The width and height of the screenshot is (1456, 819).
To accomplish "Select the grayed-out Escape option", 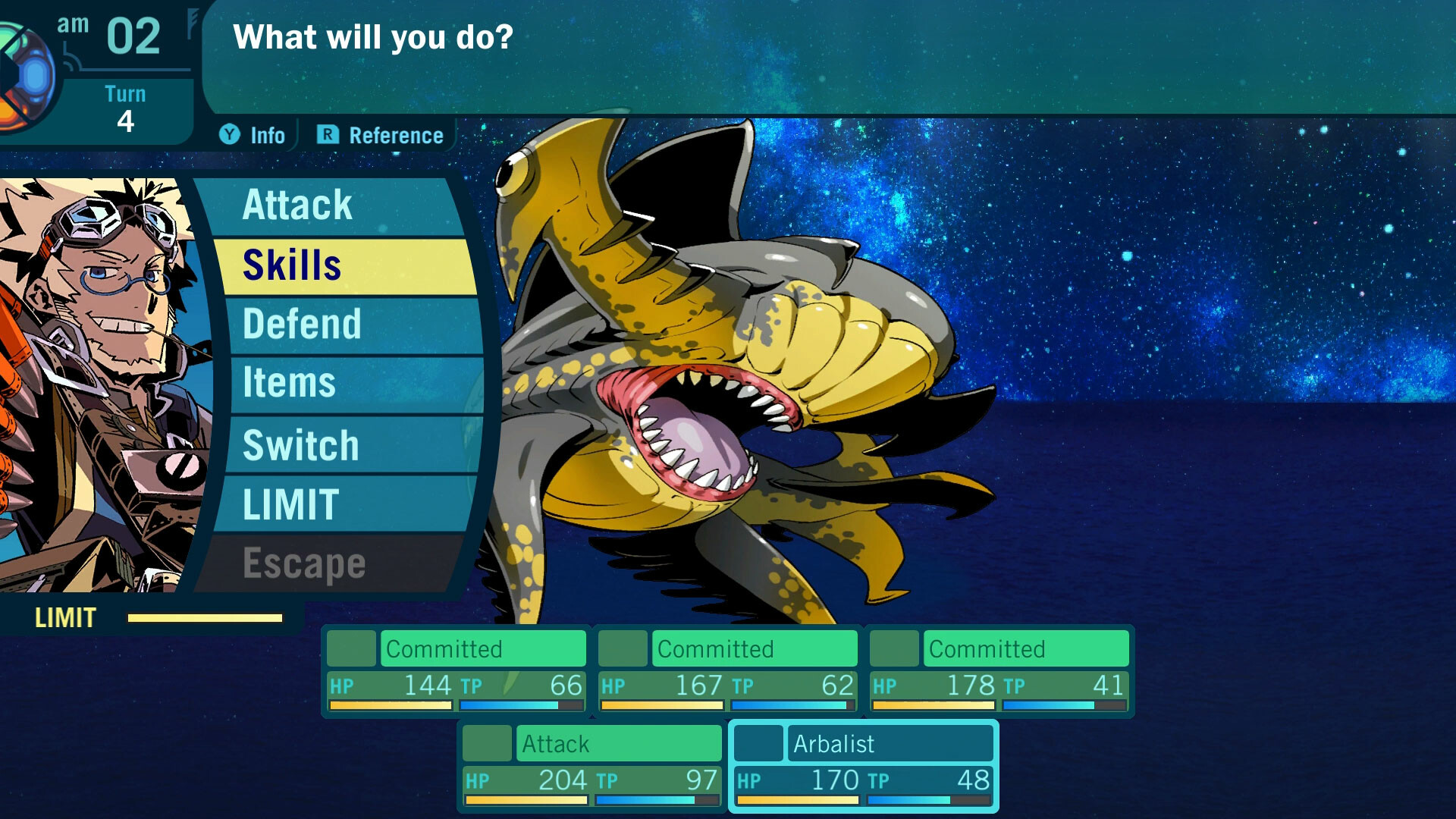I will (302, 561).
